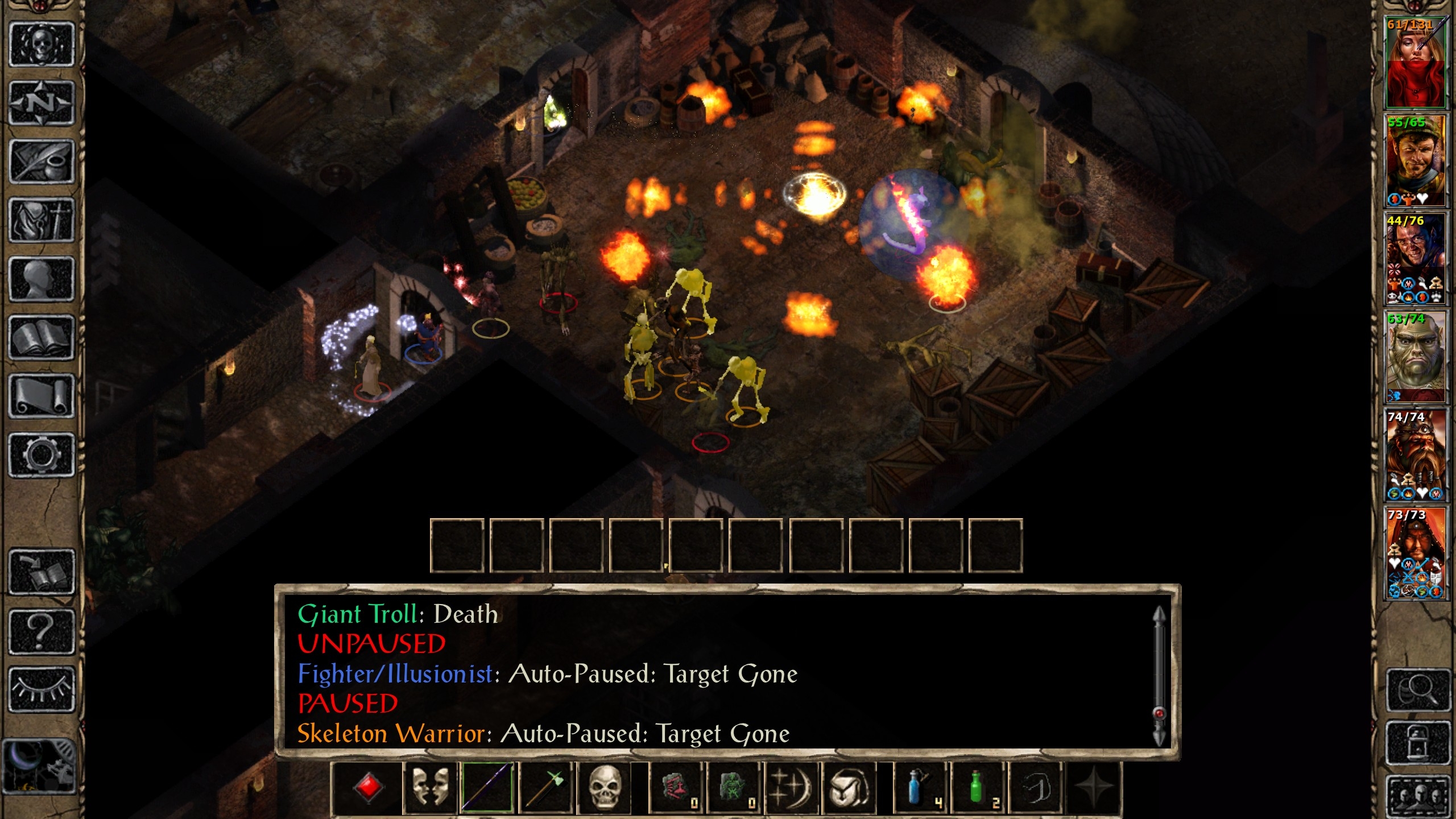Select all party members with helmets button
The height and width of the screenshot is (819, 1456).
coord(1418,795)
